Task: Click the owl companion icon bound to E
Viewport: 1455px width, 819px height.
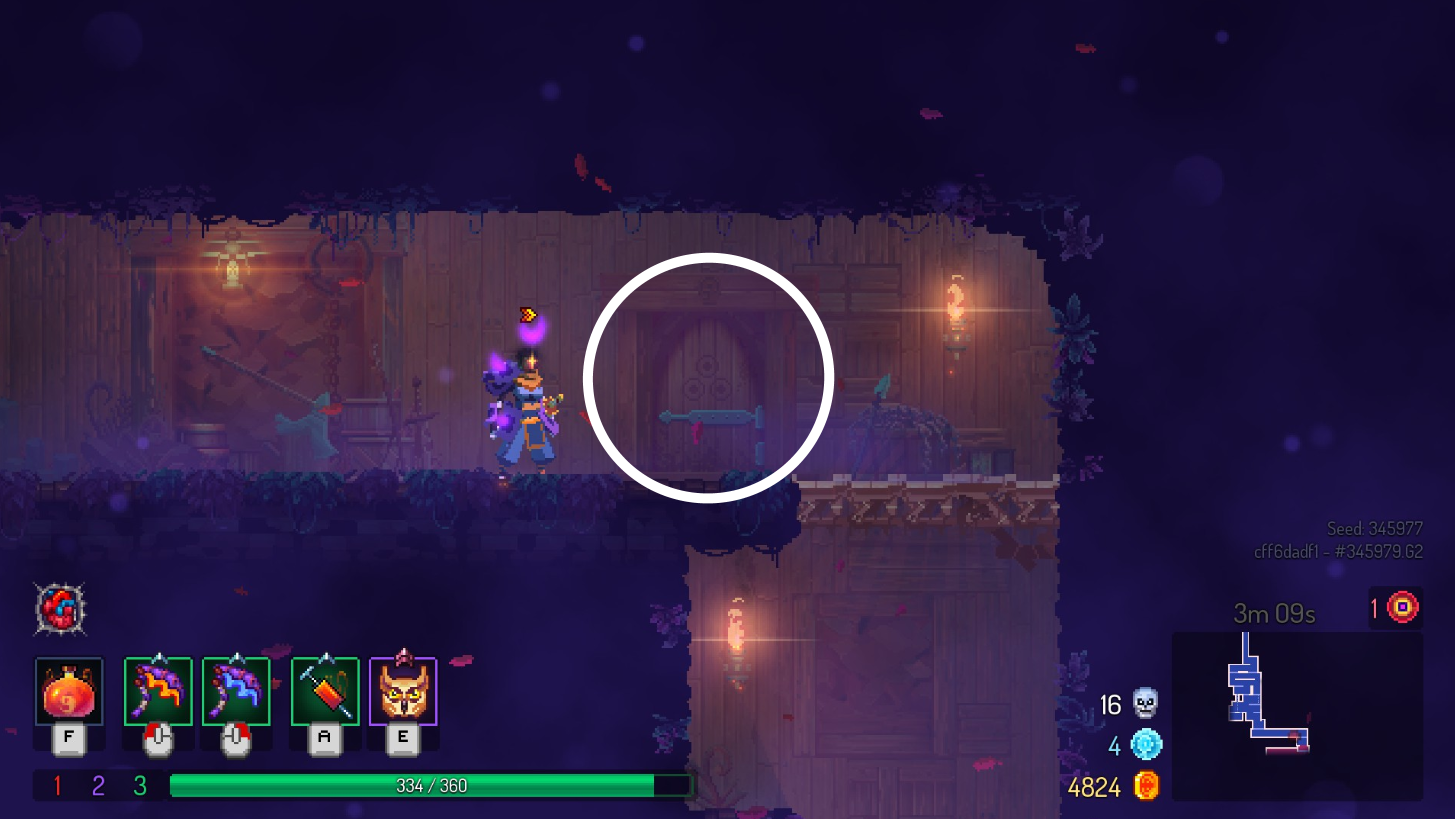Action: (x=402, y=692)
